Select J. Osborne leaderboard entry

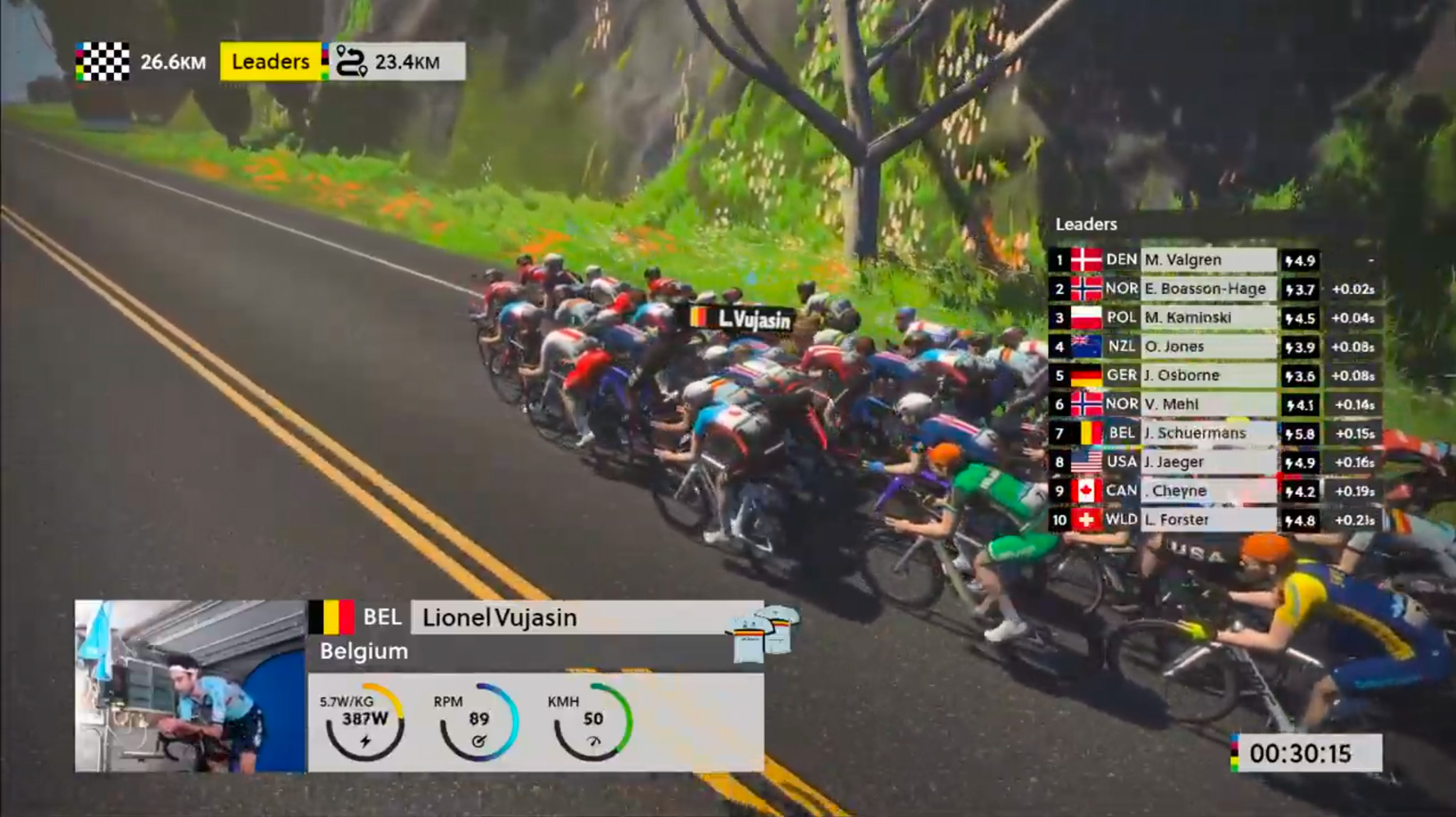1207,375
